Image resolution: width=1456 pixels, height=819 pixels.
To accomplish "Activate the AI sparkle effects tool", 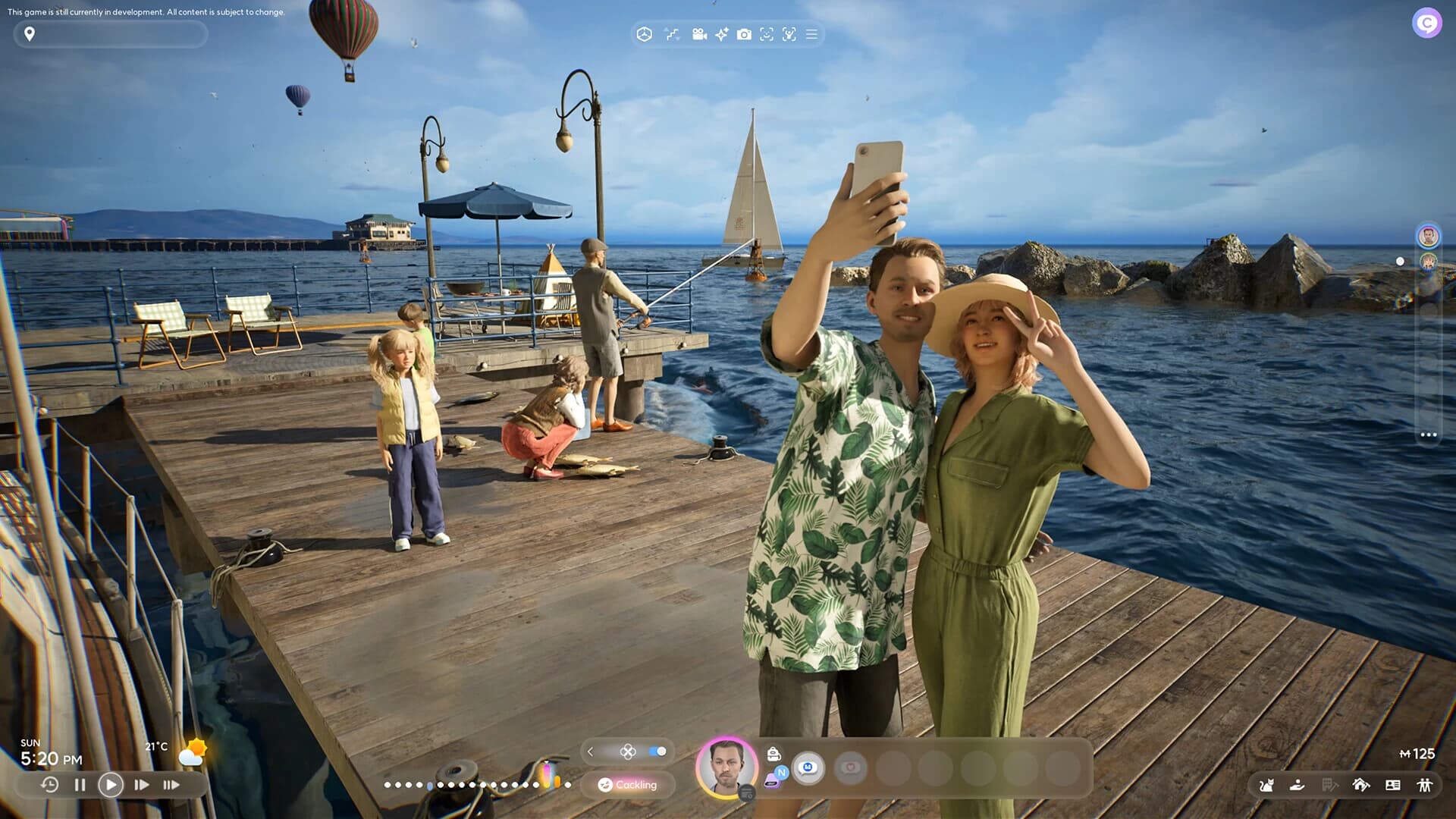I will coord(720,34).
